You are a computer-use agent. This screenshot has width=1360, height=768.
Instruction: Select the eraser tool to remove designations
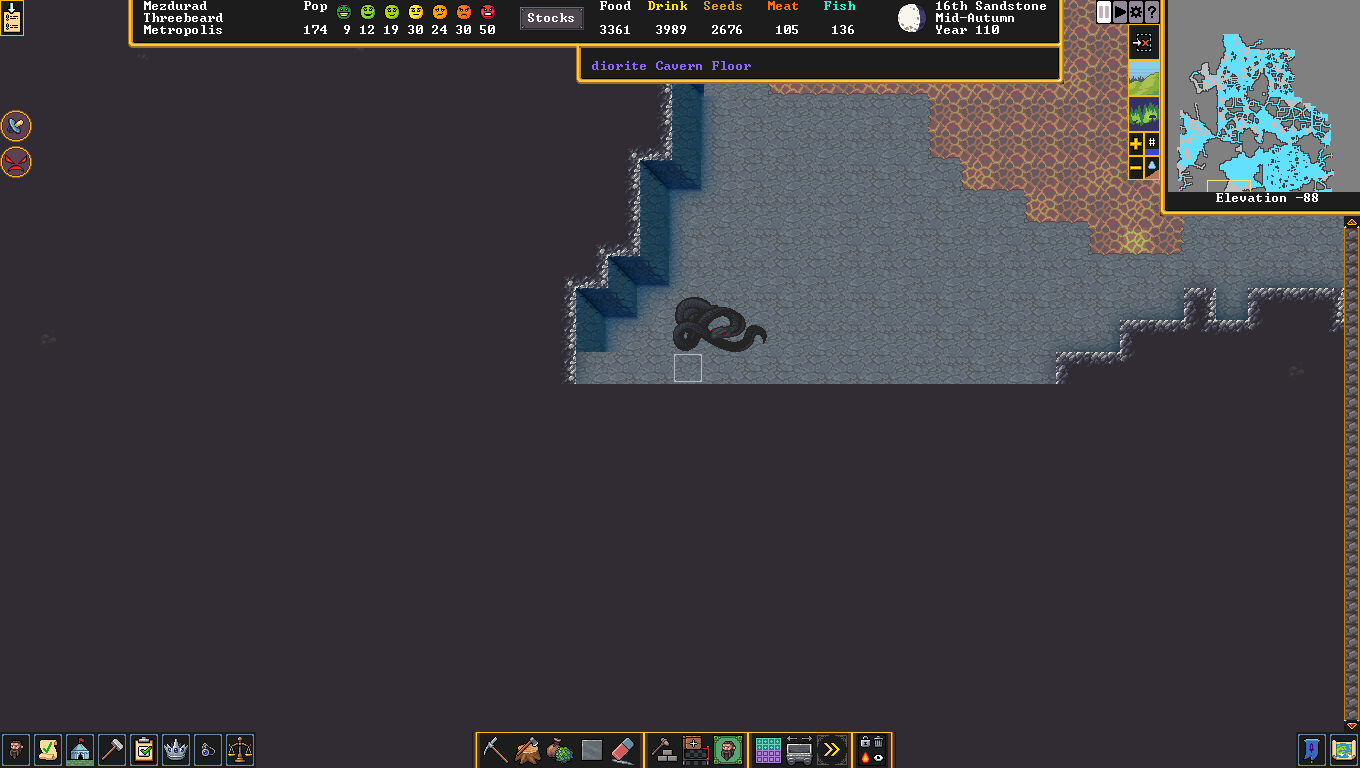pyautogui.click(x=623, y=750)
